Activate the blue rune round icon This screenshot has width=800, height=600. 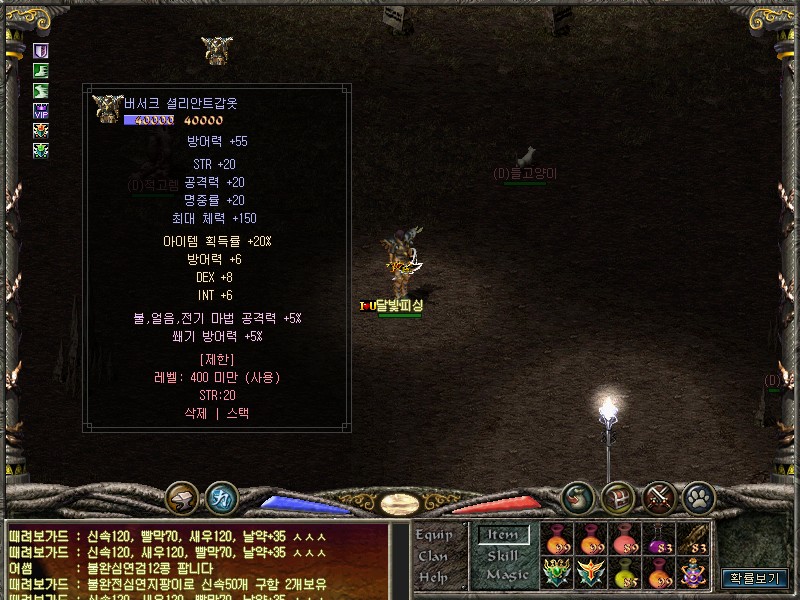pos(221,496)
